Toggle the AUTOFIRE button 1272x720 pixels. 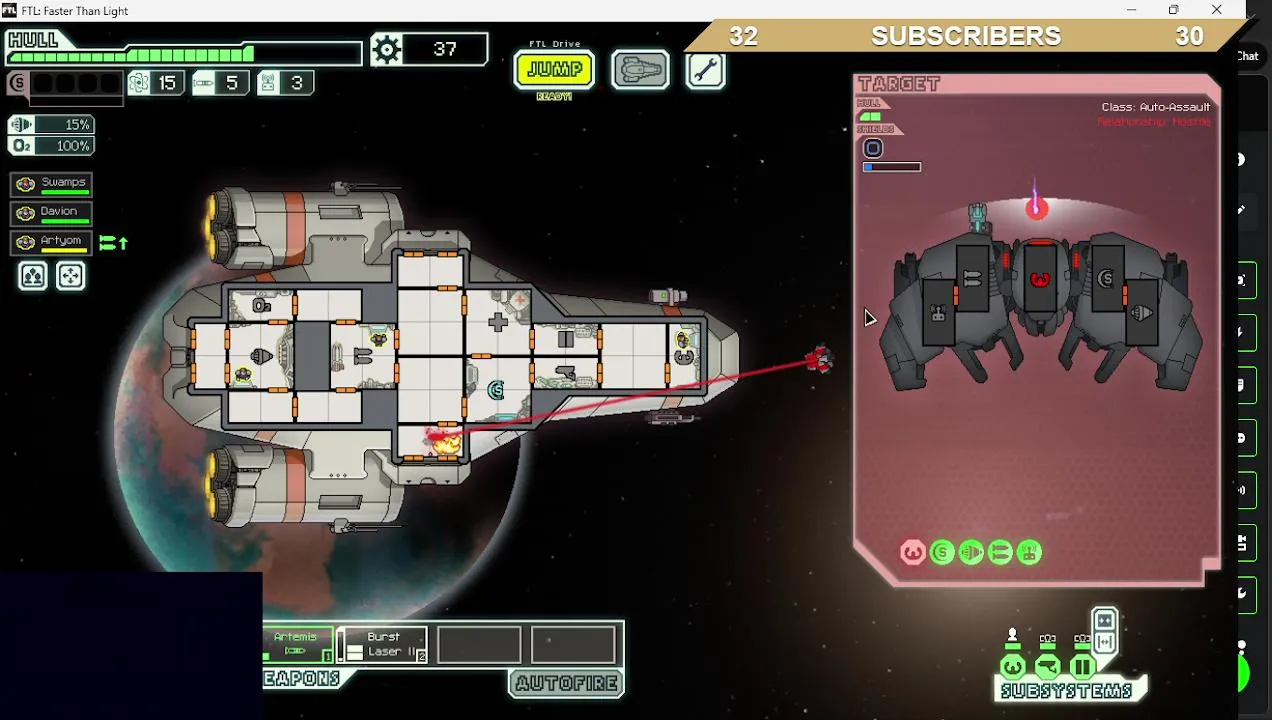coord(567,684)
